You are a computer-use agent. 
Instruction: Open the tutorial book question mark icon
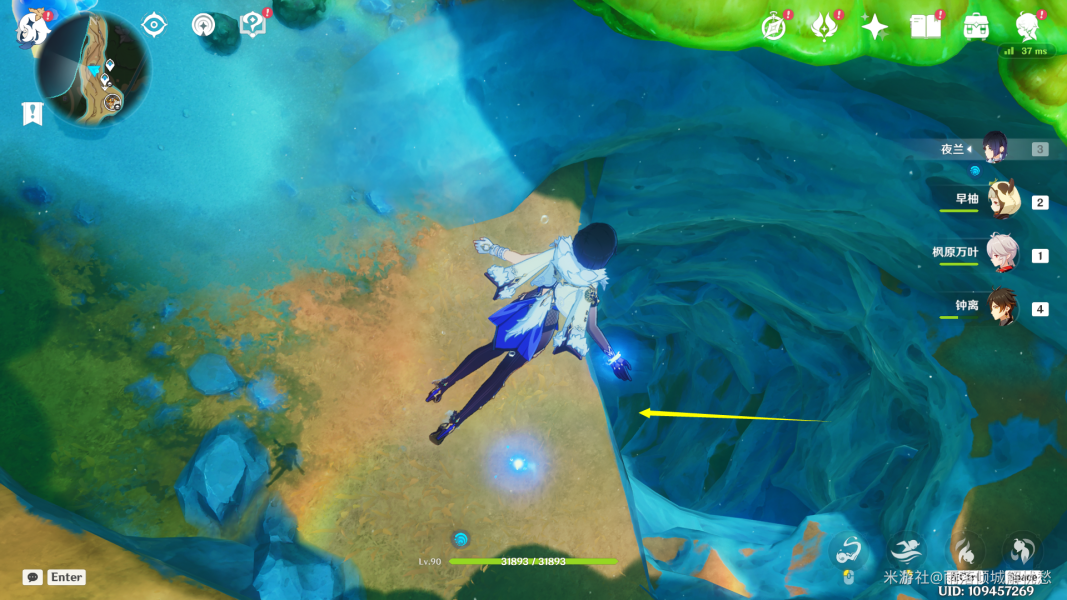tap(253, 25)
